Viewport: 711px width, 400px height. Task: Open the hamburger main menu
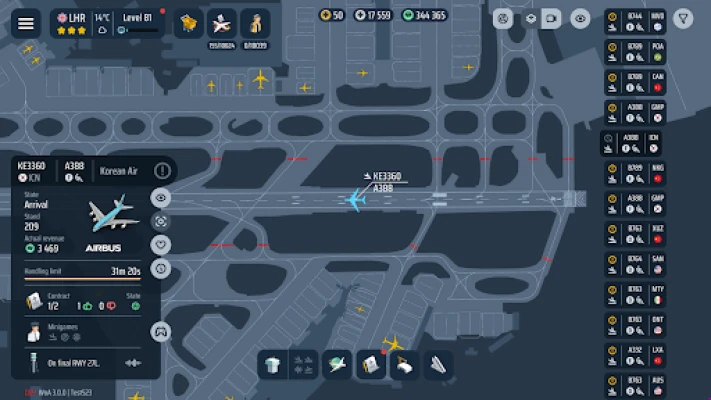tap(26, 24)
